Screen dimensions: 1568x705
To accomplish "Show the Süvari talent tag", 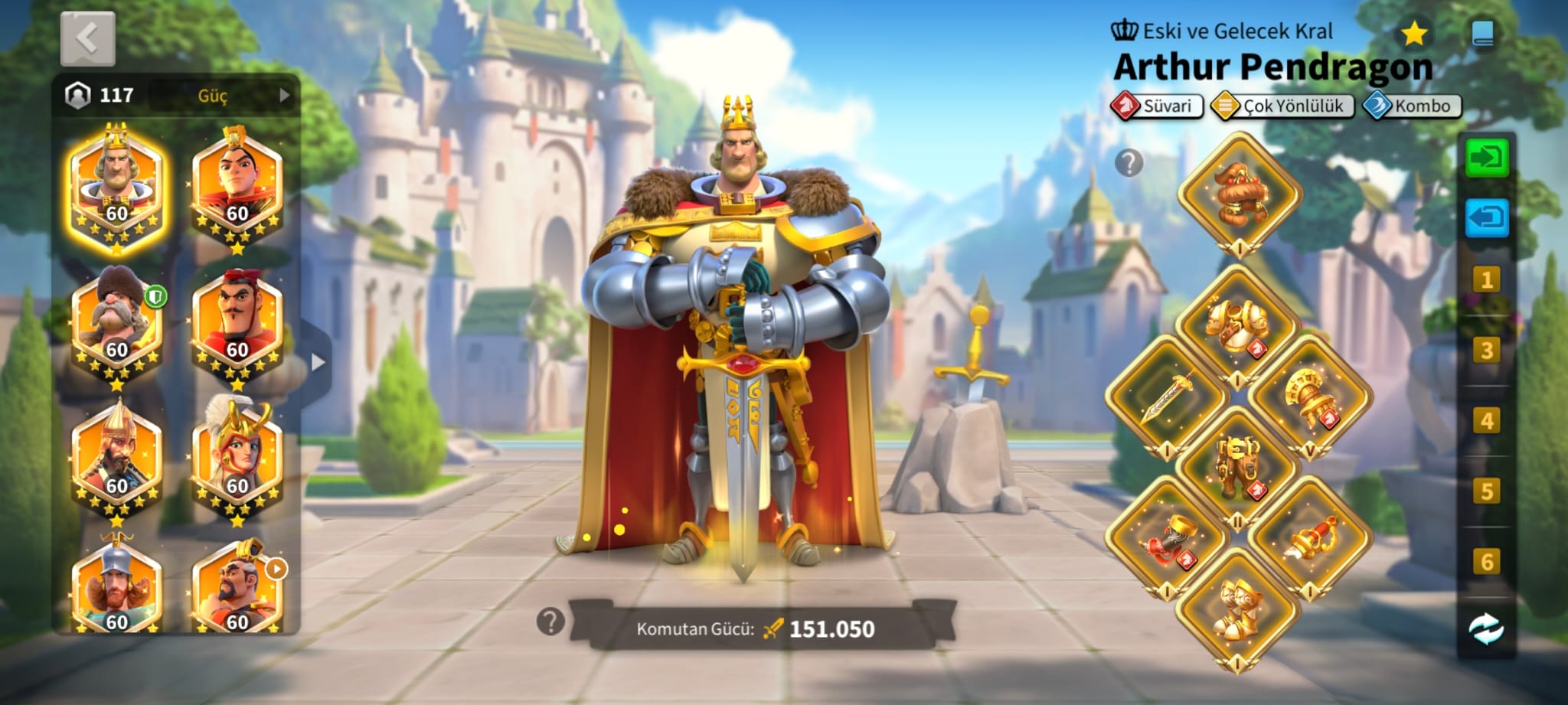I will pos(1157,106).
